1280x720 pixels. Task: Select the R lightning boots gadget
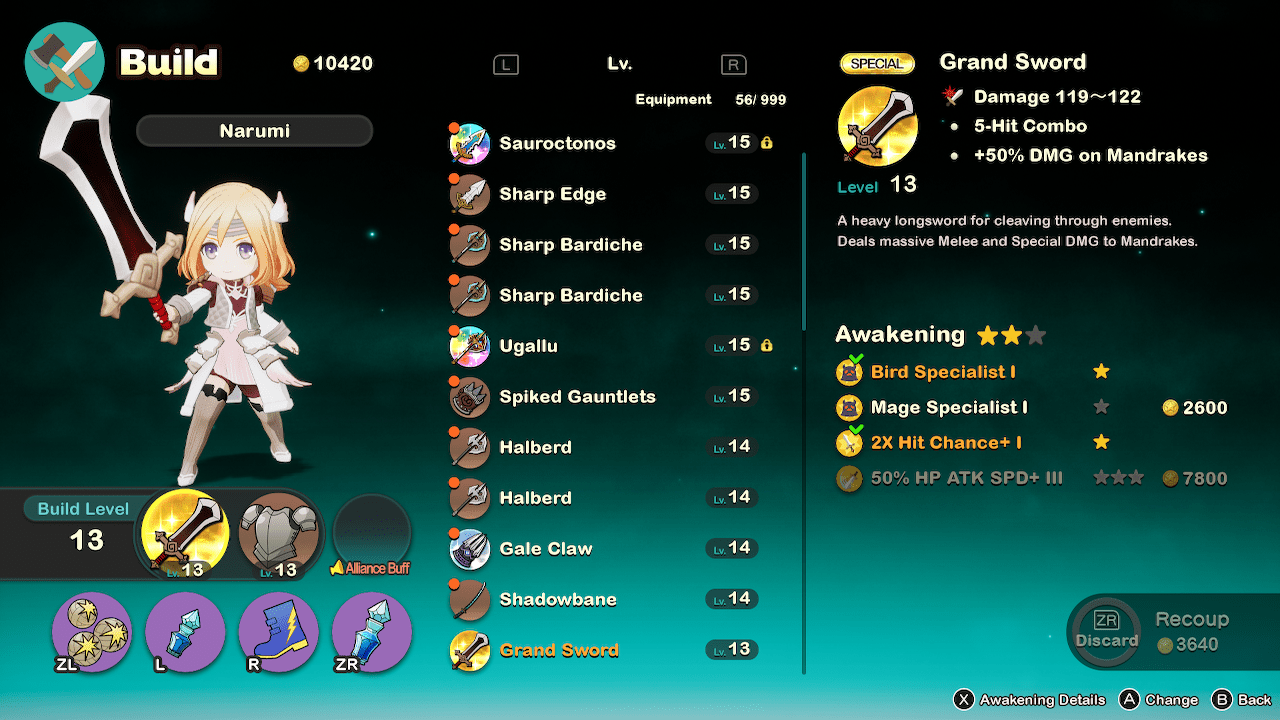pyautogui.click(x=278, y=633)
